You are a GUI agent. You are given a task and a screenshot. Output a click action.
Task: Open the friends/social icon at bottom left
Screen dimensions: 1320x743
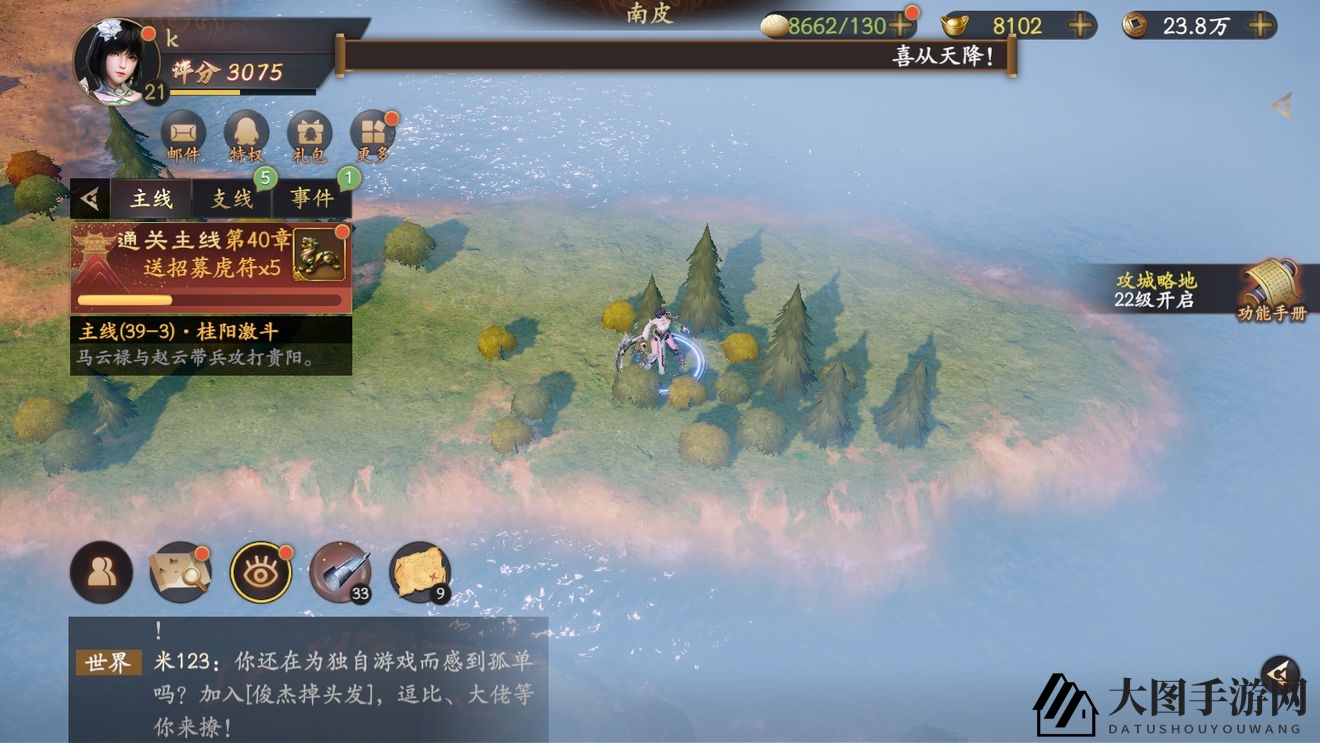100,571
